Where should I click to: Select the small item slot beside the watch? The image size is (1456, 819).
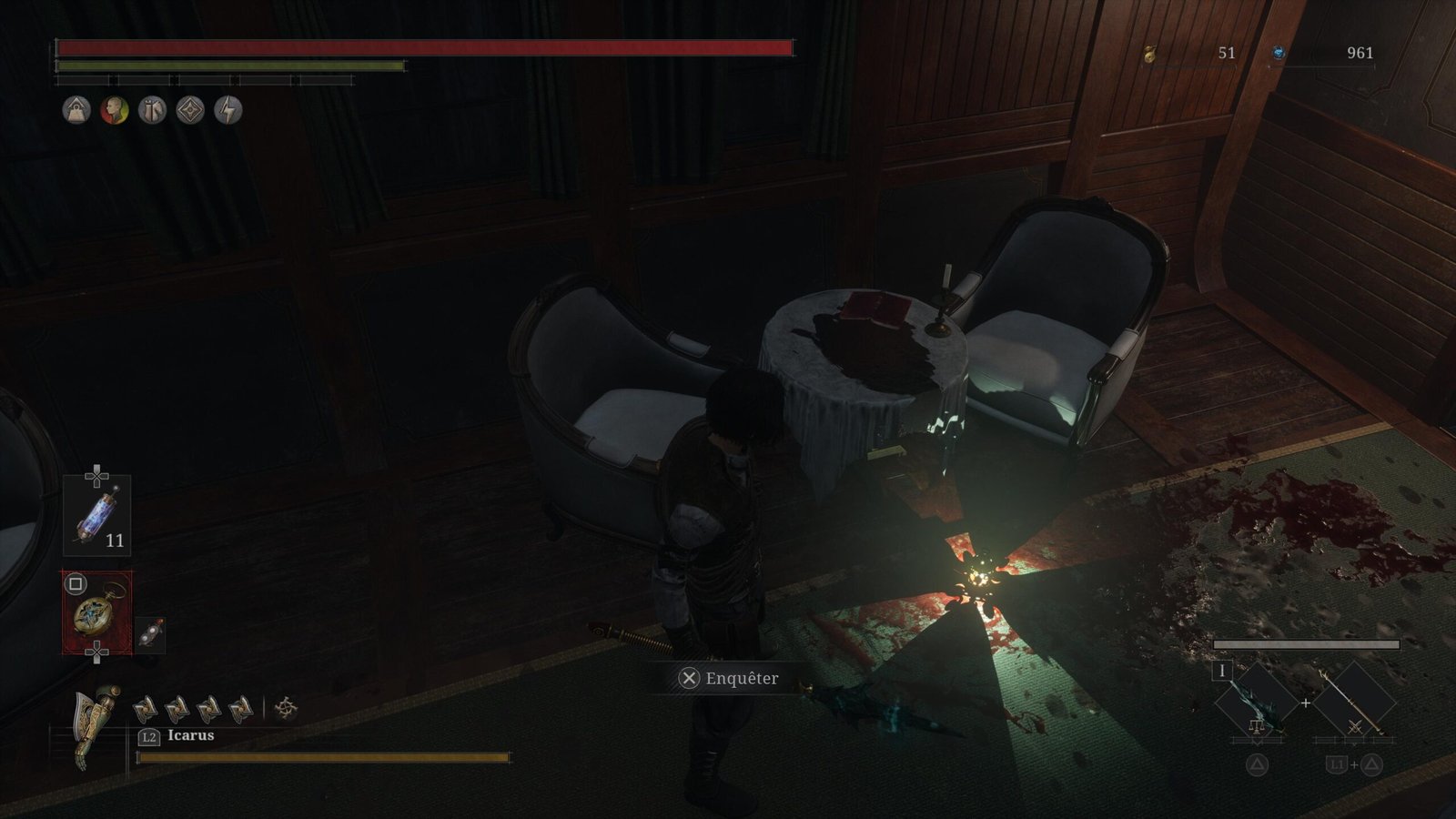tap(150, 634)
